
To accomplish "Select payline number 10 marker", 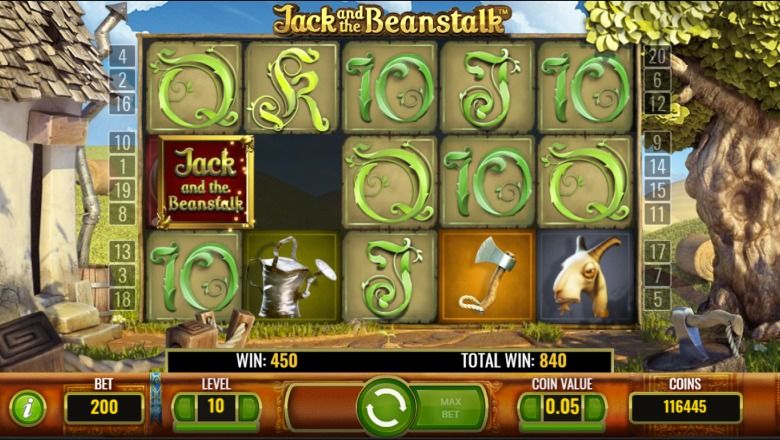I will [x=122, y=142].
